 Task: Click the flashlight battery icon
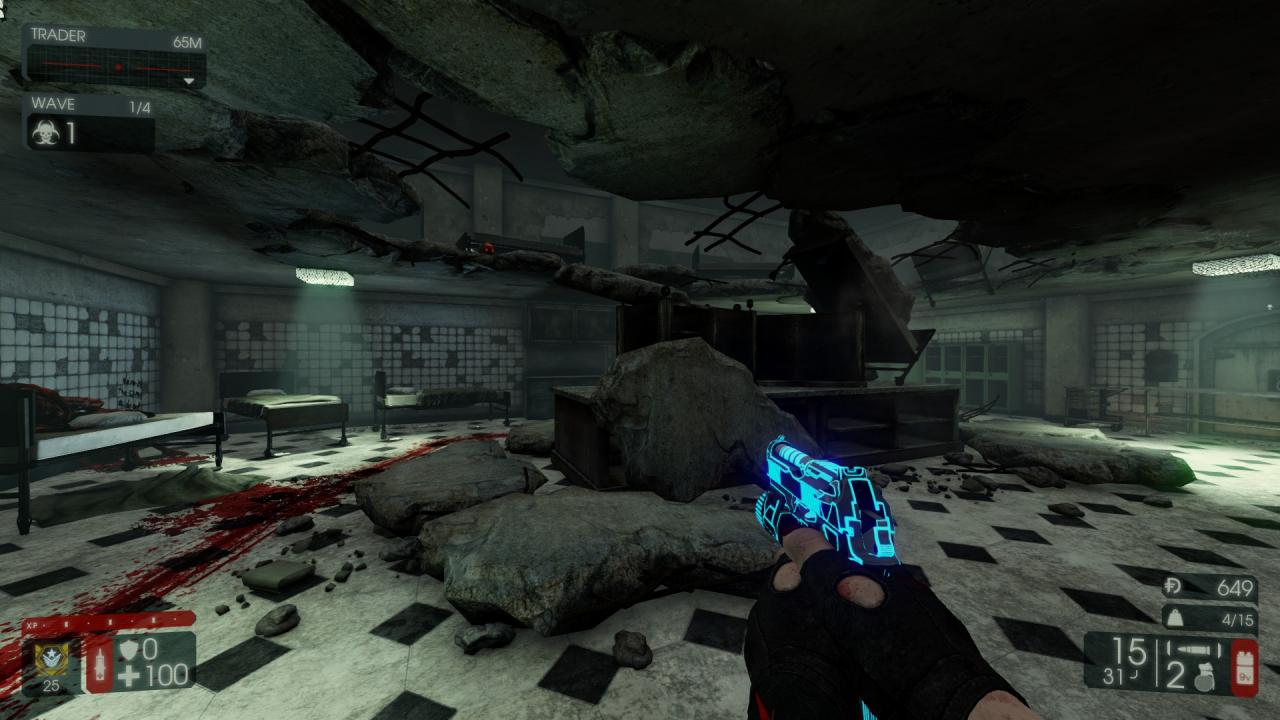(x=1244, y=665)
